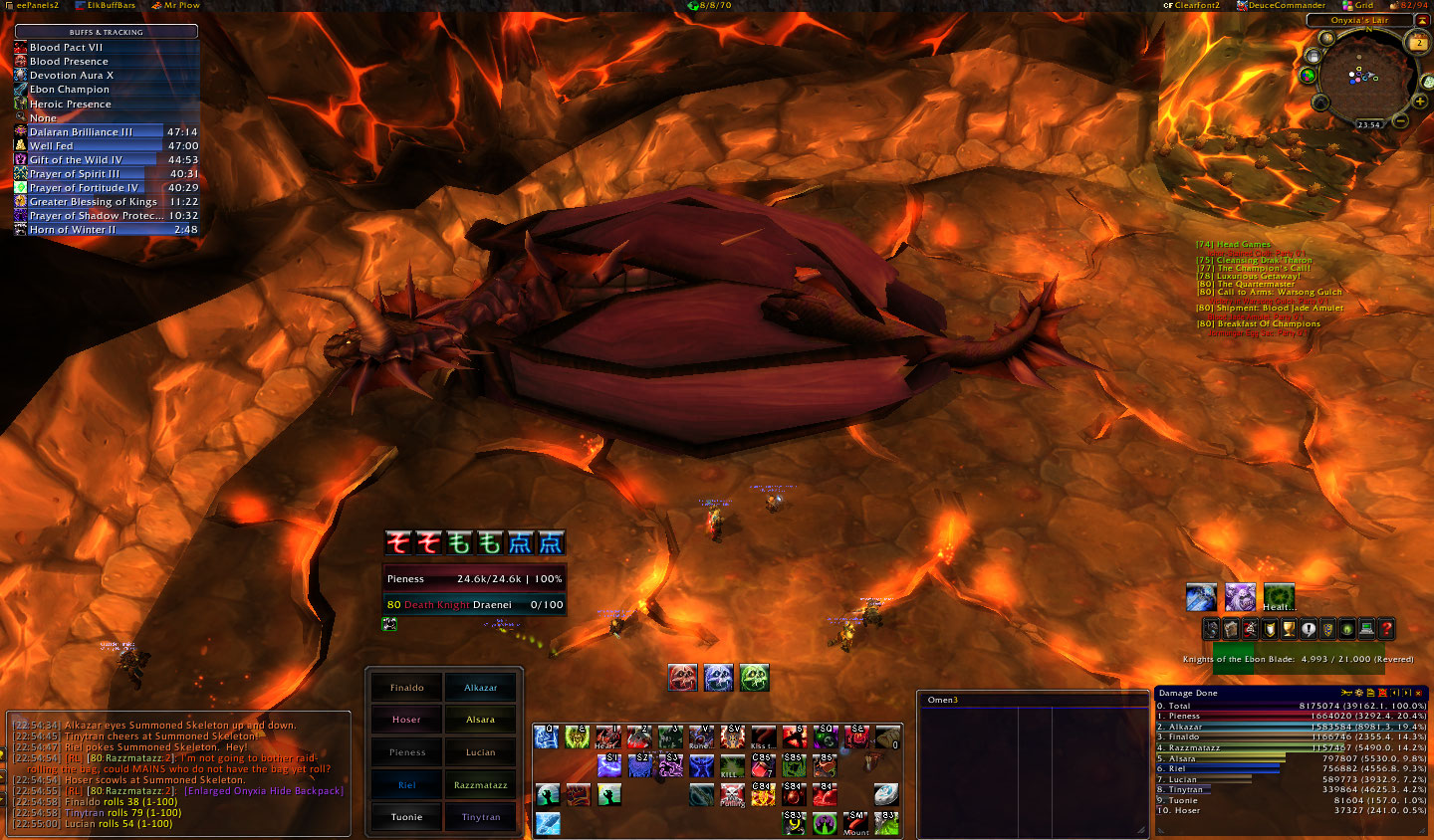1434x840 pixels.
Task: Click the Enlarged Onyxia Hide Backpack chat link
Action: click(264, 791)
